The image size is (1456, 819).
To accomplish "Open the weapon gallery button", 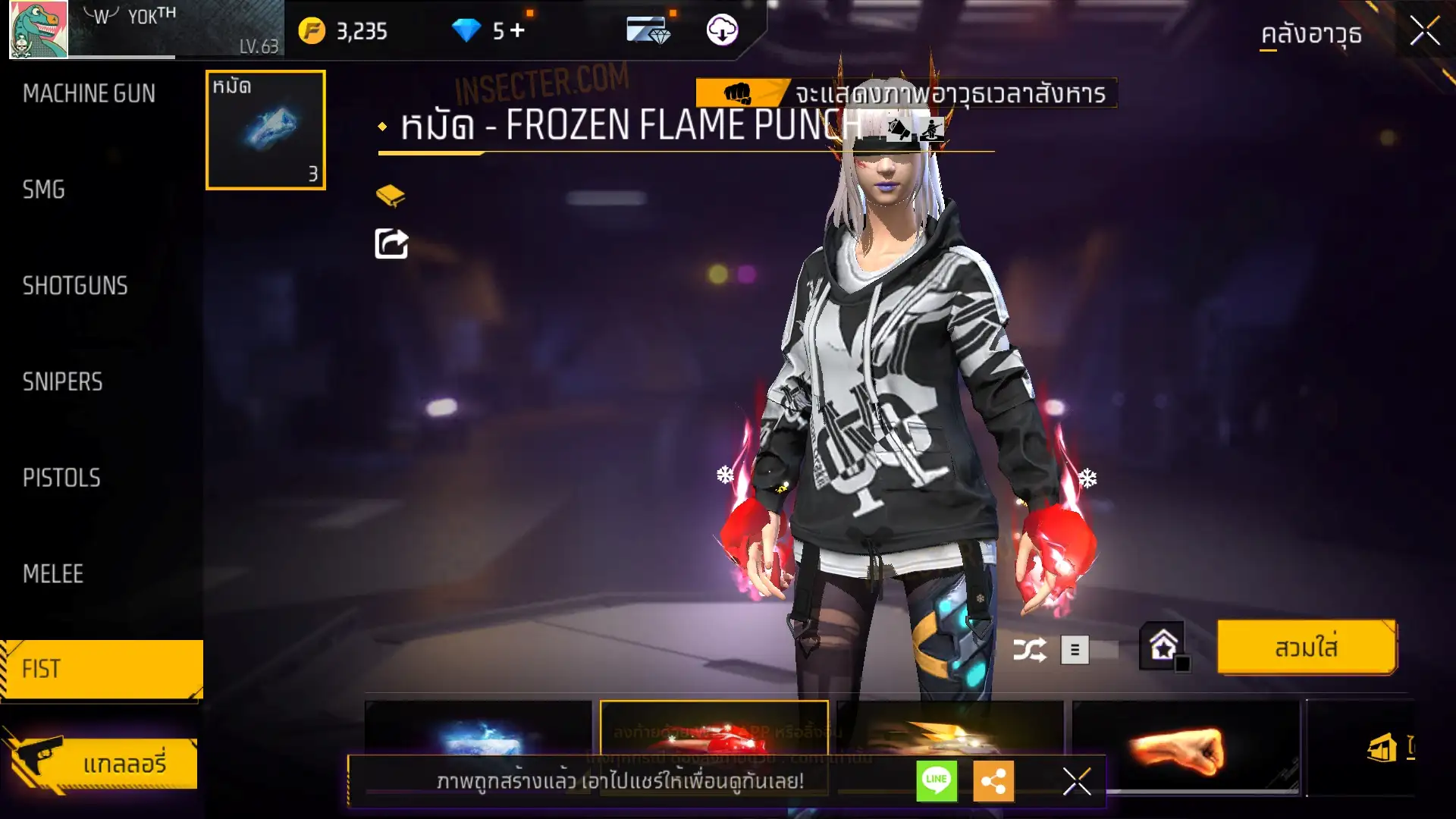I will point(101,763).
